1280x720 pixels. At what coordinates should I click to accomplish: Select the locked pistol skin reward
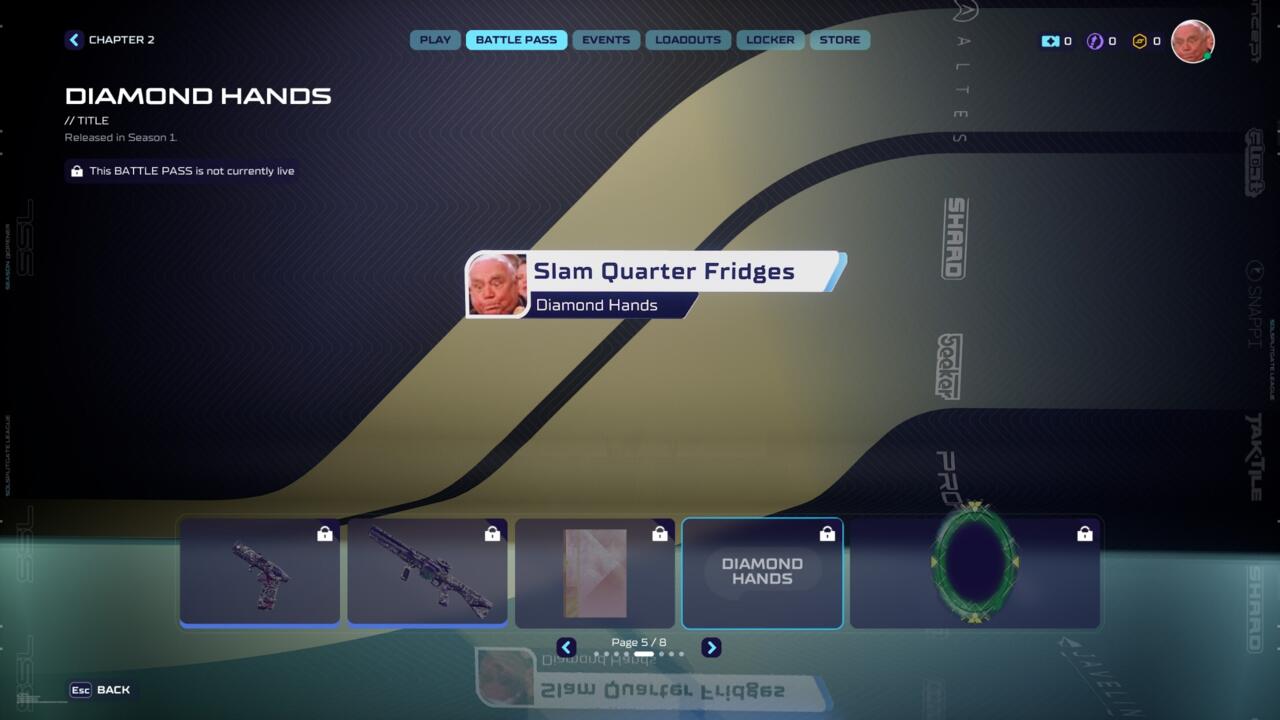click(260, 573)
